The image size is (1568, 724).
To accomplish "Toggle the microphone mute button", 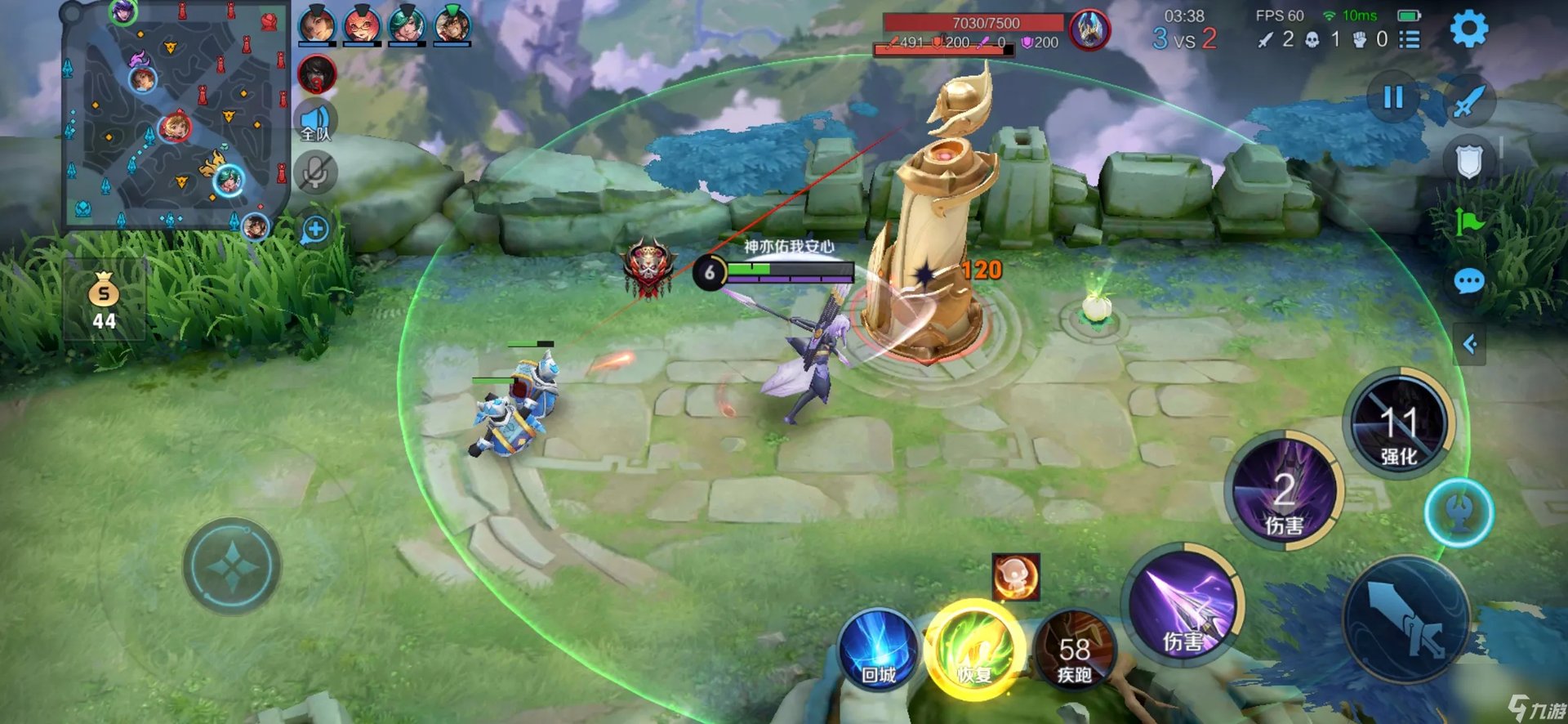I will 316,173.
